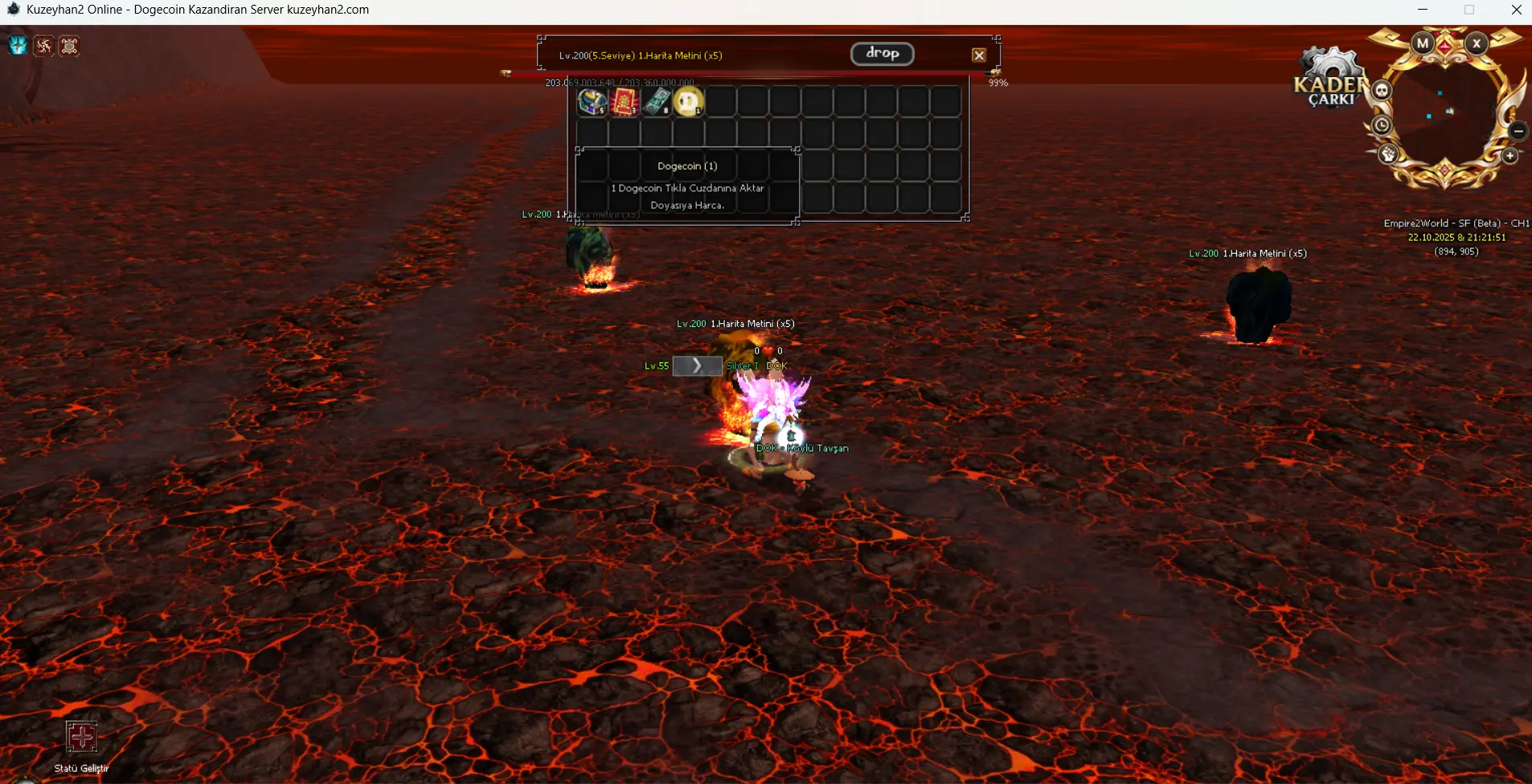This screenshot has height=784, width=1532.
Task: Click the clock button beside the minimap
Action: tap(1381, 125)
